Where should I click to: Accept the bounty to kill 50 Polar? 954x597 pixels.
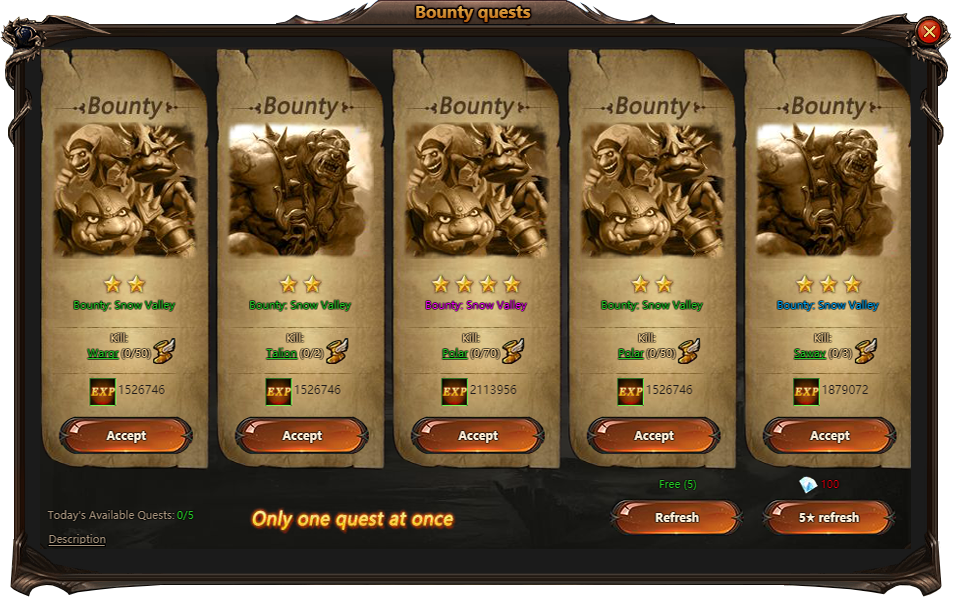coord(654,436)
